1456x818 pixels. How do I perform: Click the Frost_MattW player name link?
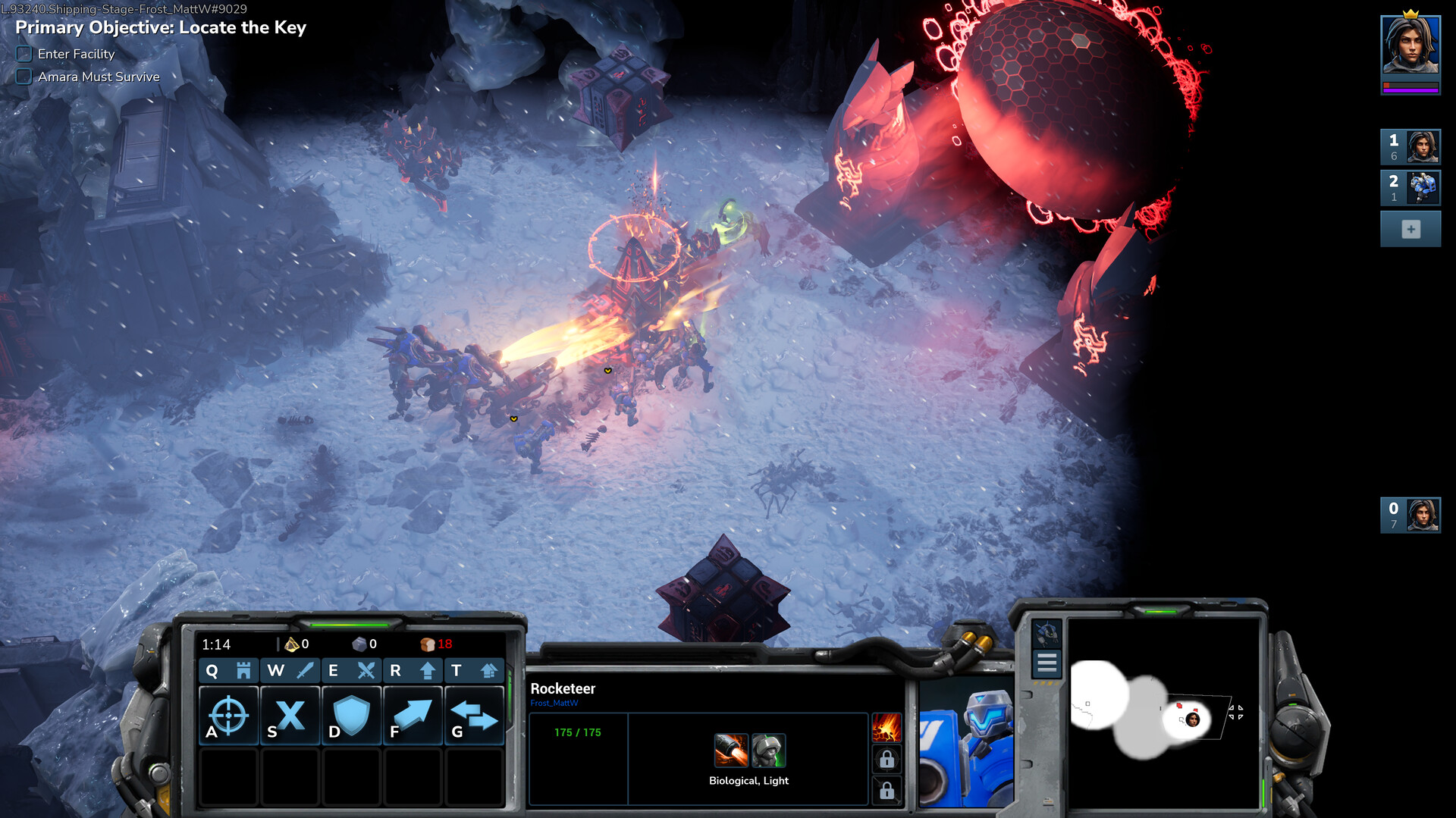553,704
